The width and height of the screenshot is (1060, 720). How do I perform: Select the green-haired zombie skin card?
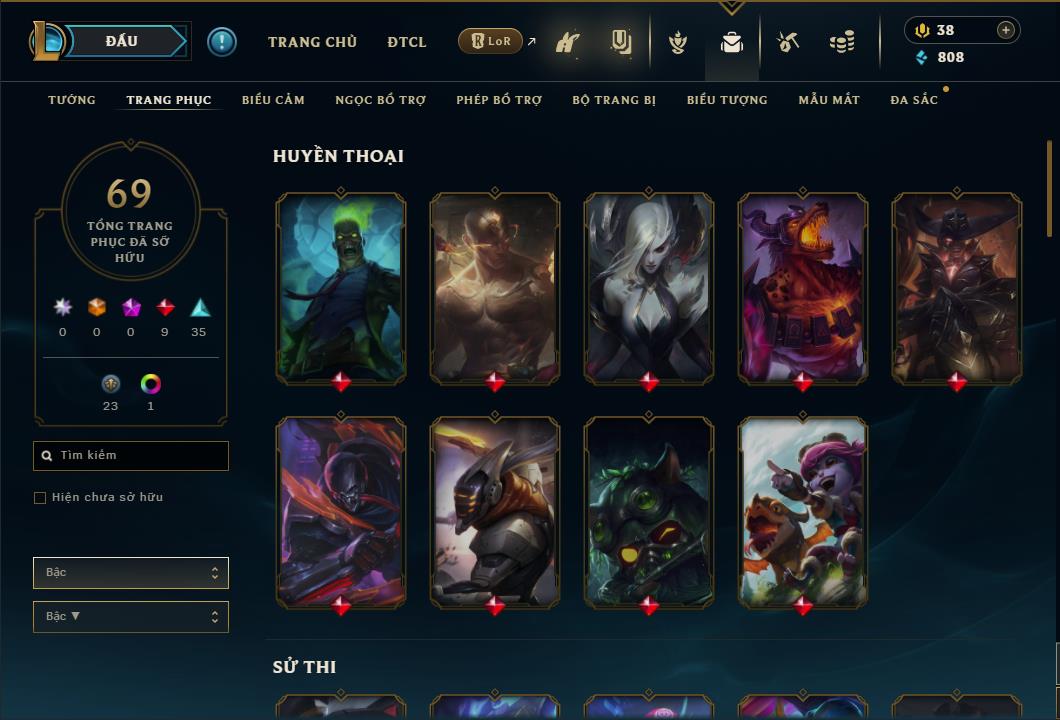(x=341, y=287)
